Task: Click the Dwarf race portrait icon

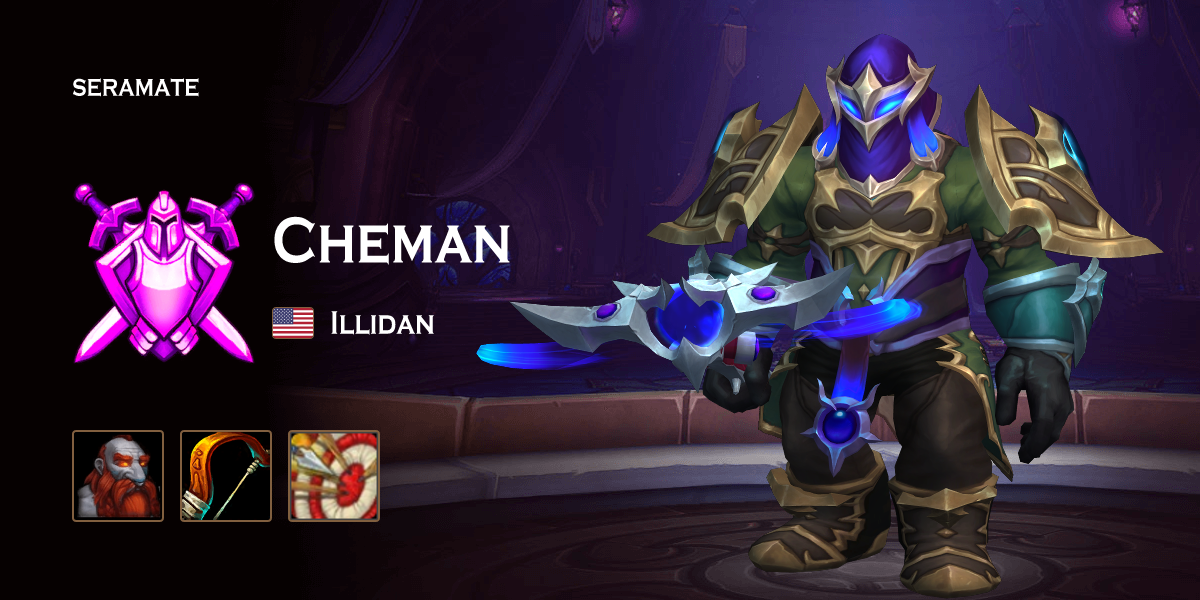Action: [118, 476]
